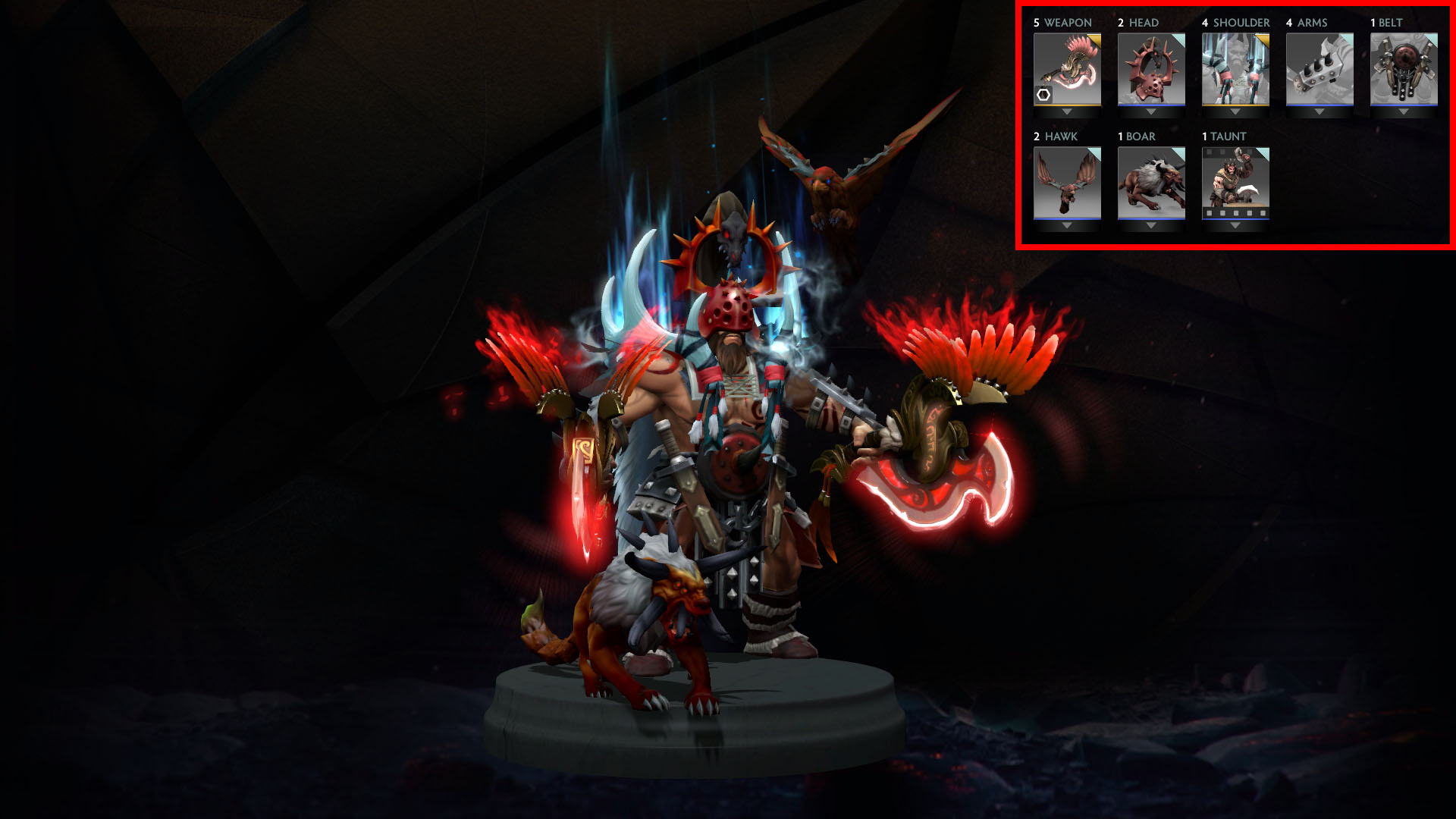Expand the dropdown arrow under Belt
This screenshot has width=1456, height=819.
click(x=1404, y=112)
